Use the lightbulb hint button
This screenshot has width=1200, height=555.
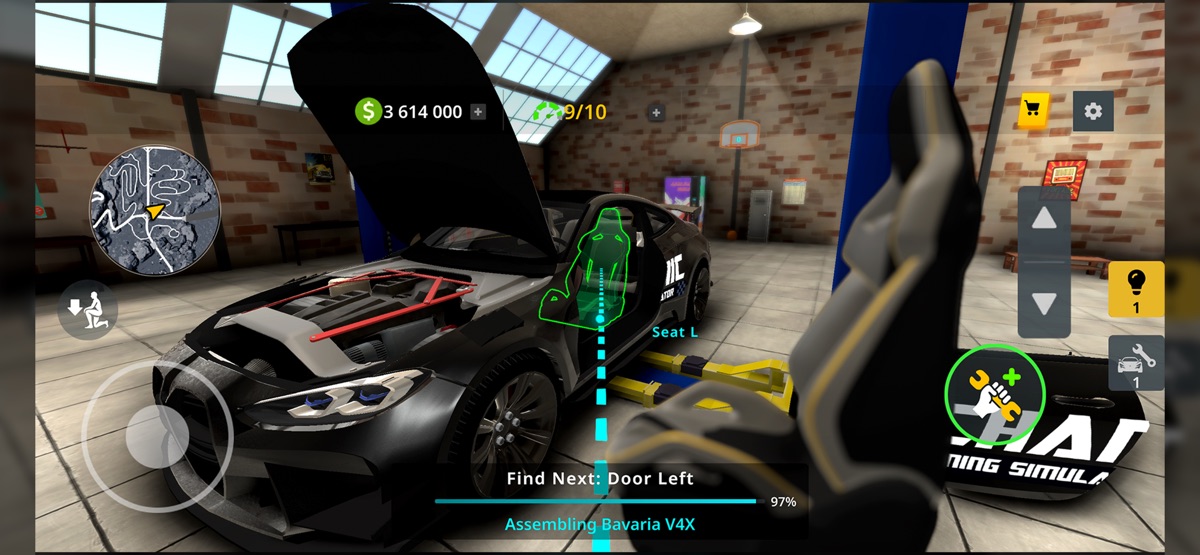pos(1136,289)
